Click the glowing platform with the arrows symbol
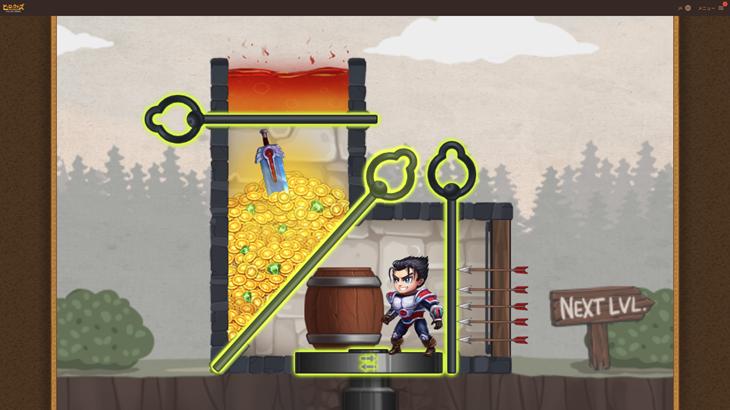 point(368,363)
